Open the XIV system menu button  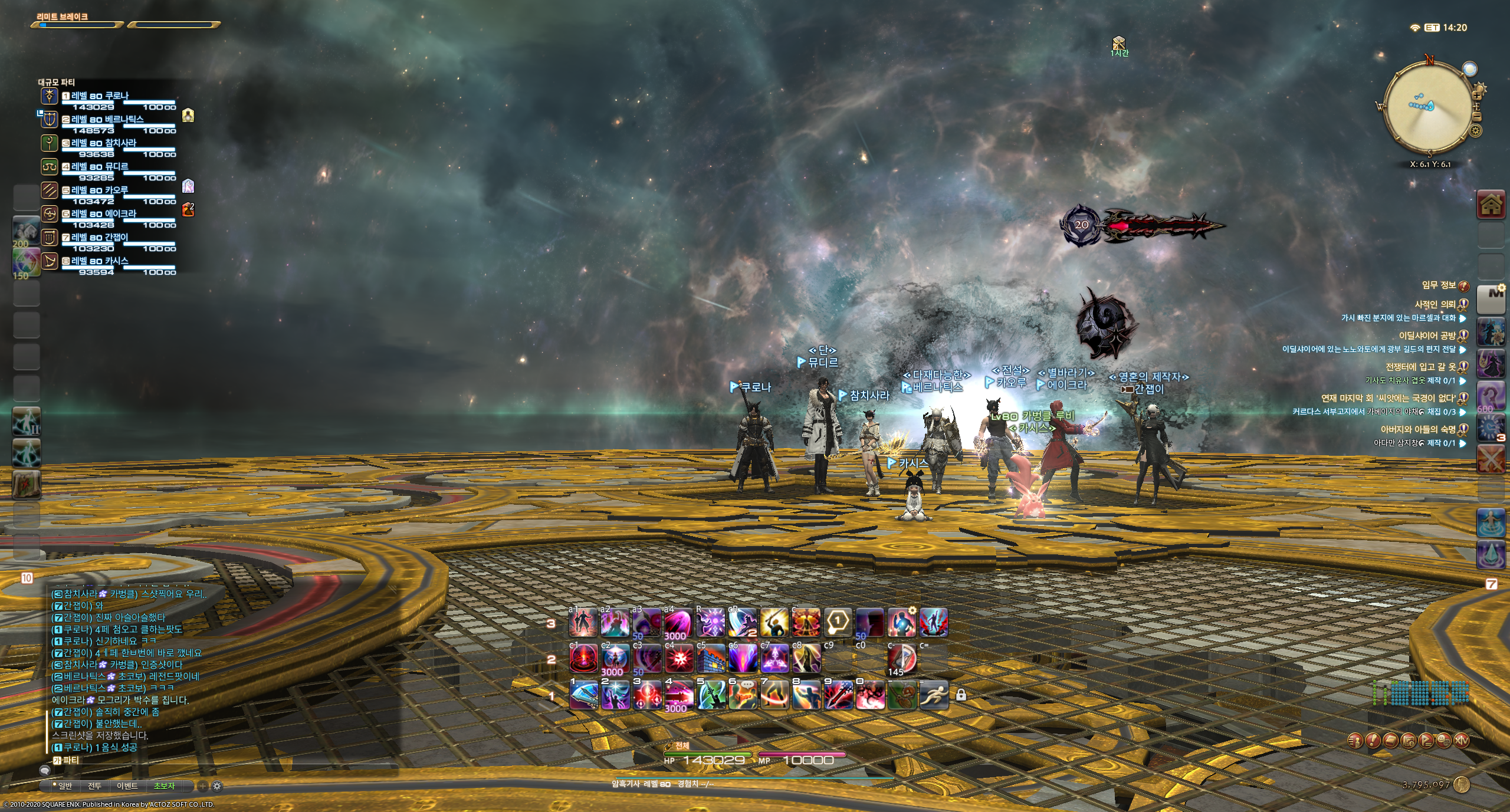coord(1462,741)
